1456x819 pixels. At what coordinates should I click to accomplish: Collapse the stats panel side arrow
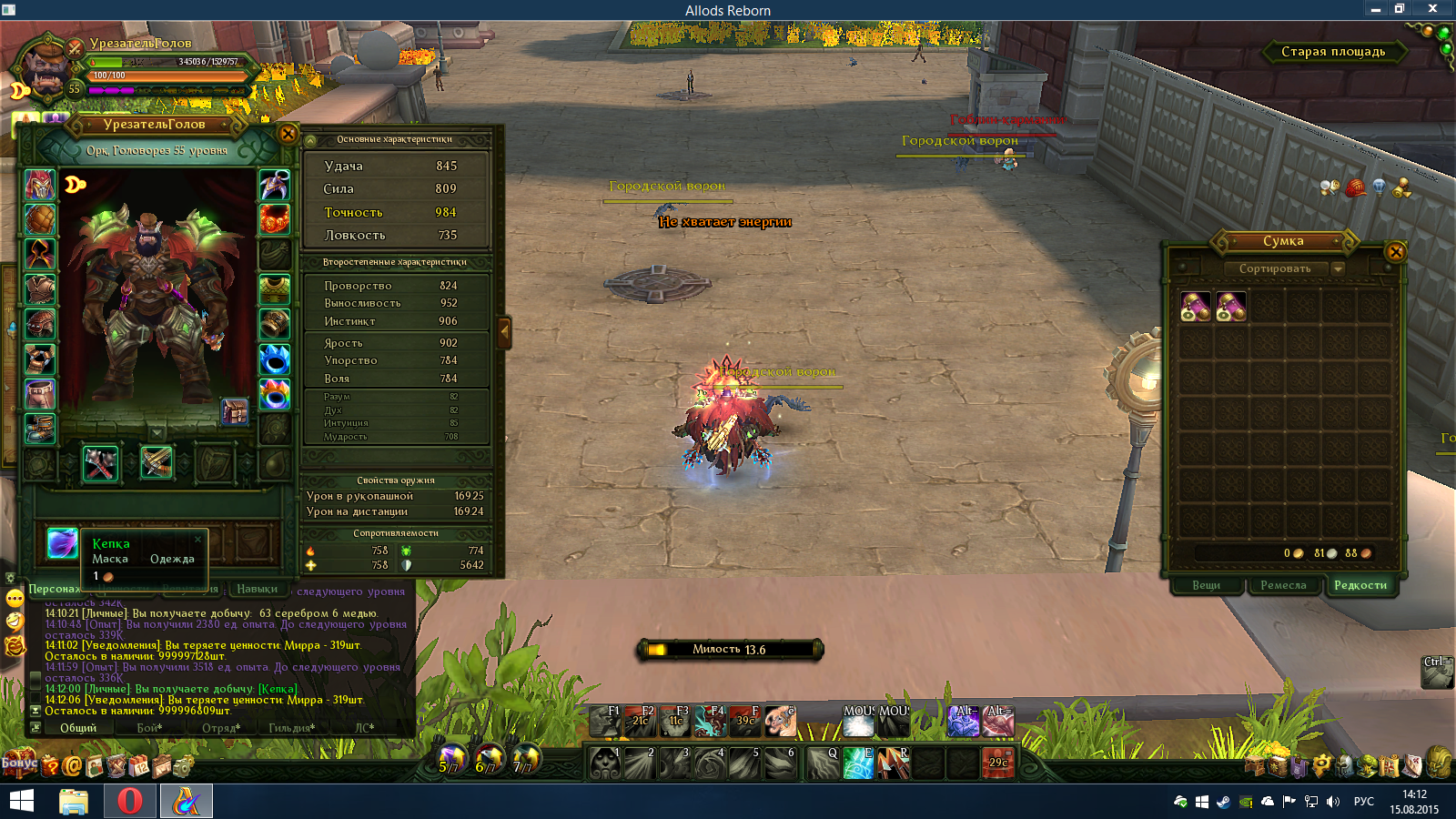(x=503, y=332)
